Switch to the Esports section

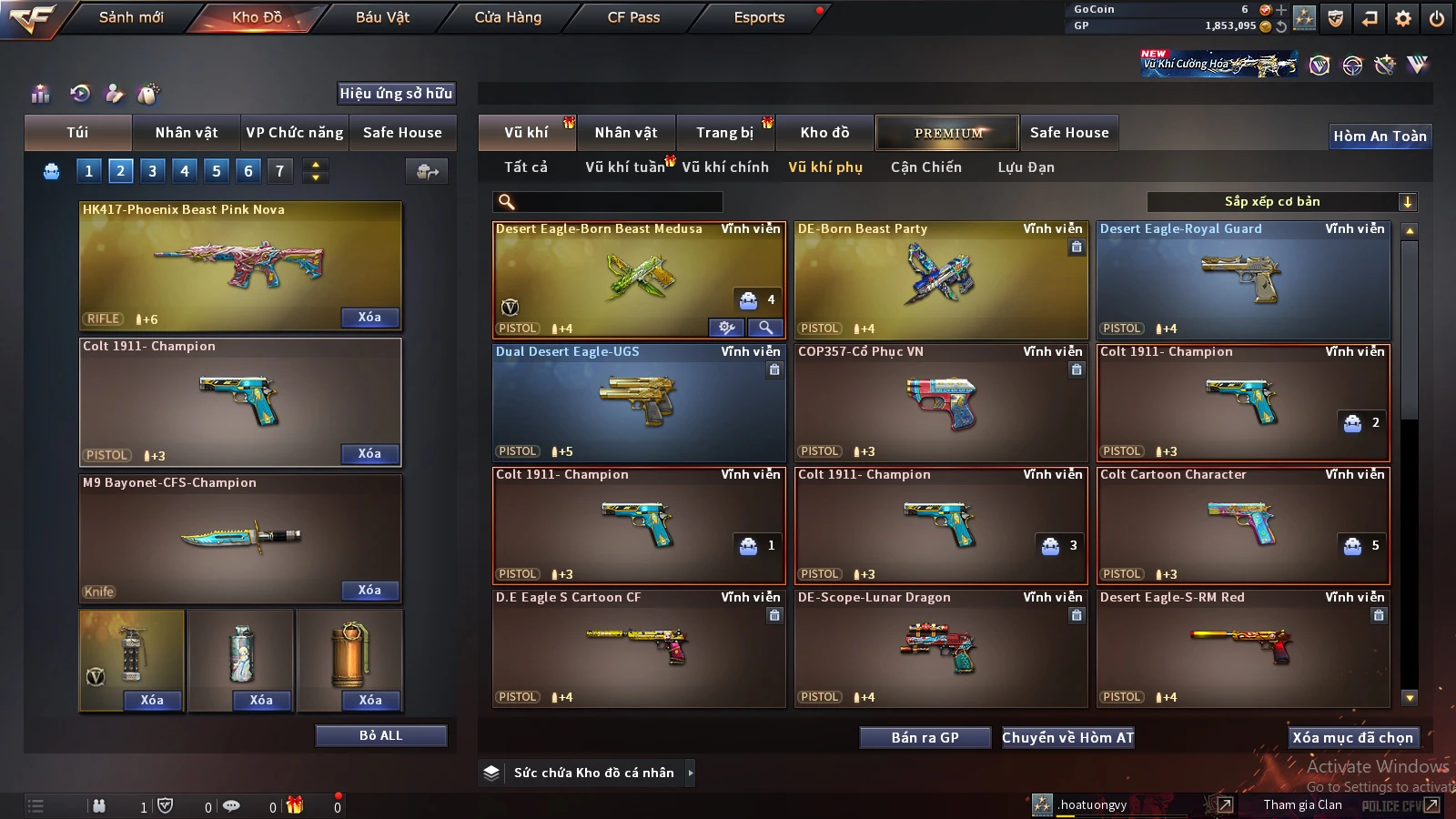tap(759, 17)
